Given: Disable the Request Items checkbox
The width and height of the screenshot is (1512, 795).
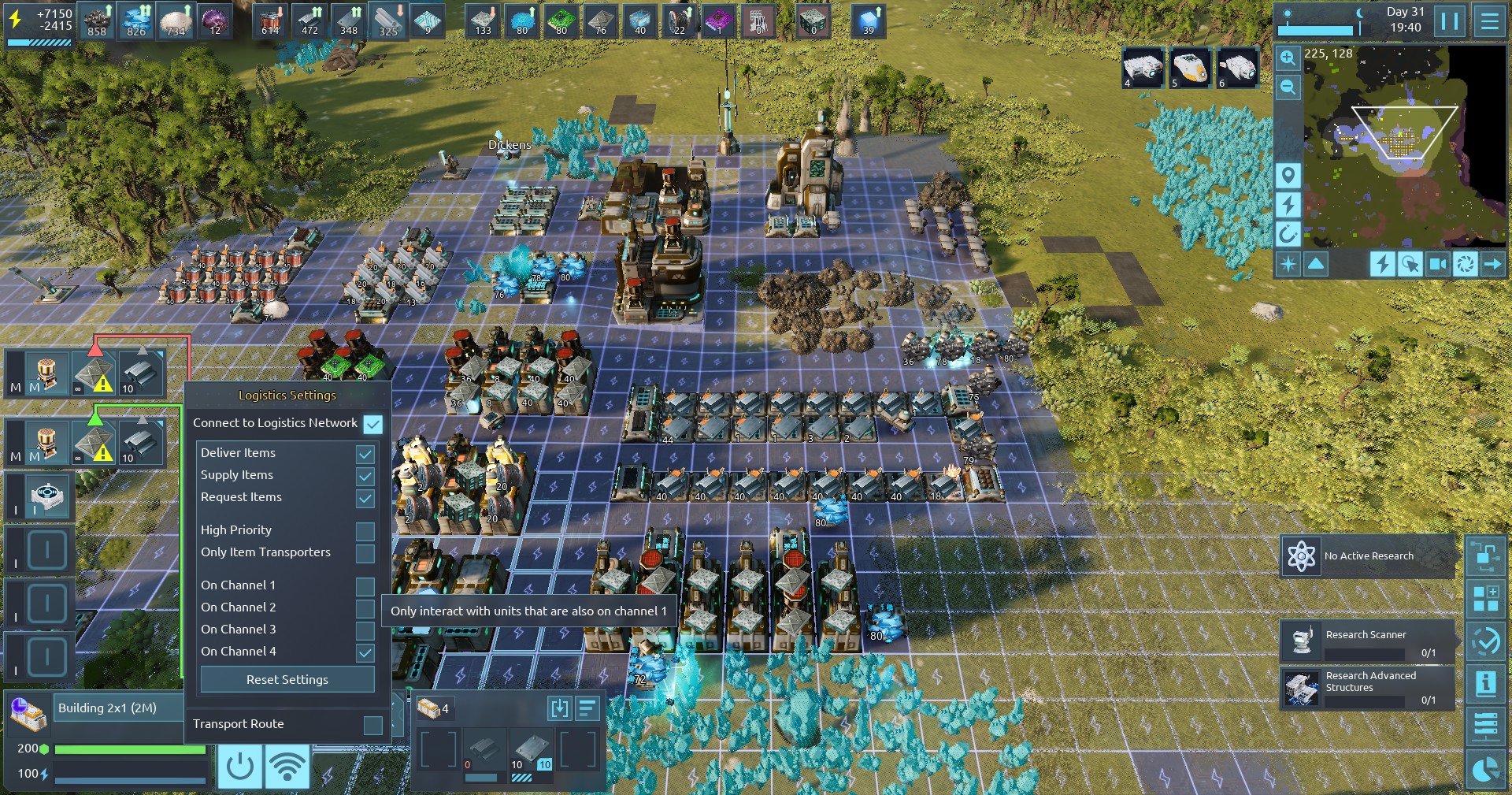Looking at the screenshot, I should point(365,498).
